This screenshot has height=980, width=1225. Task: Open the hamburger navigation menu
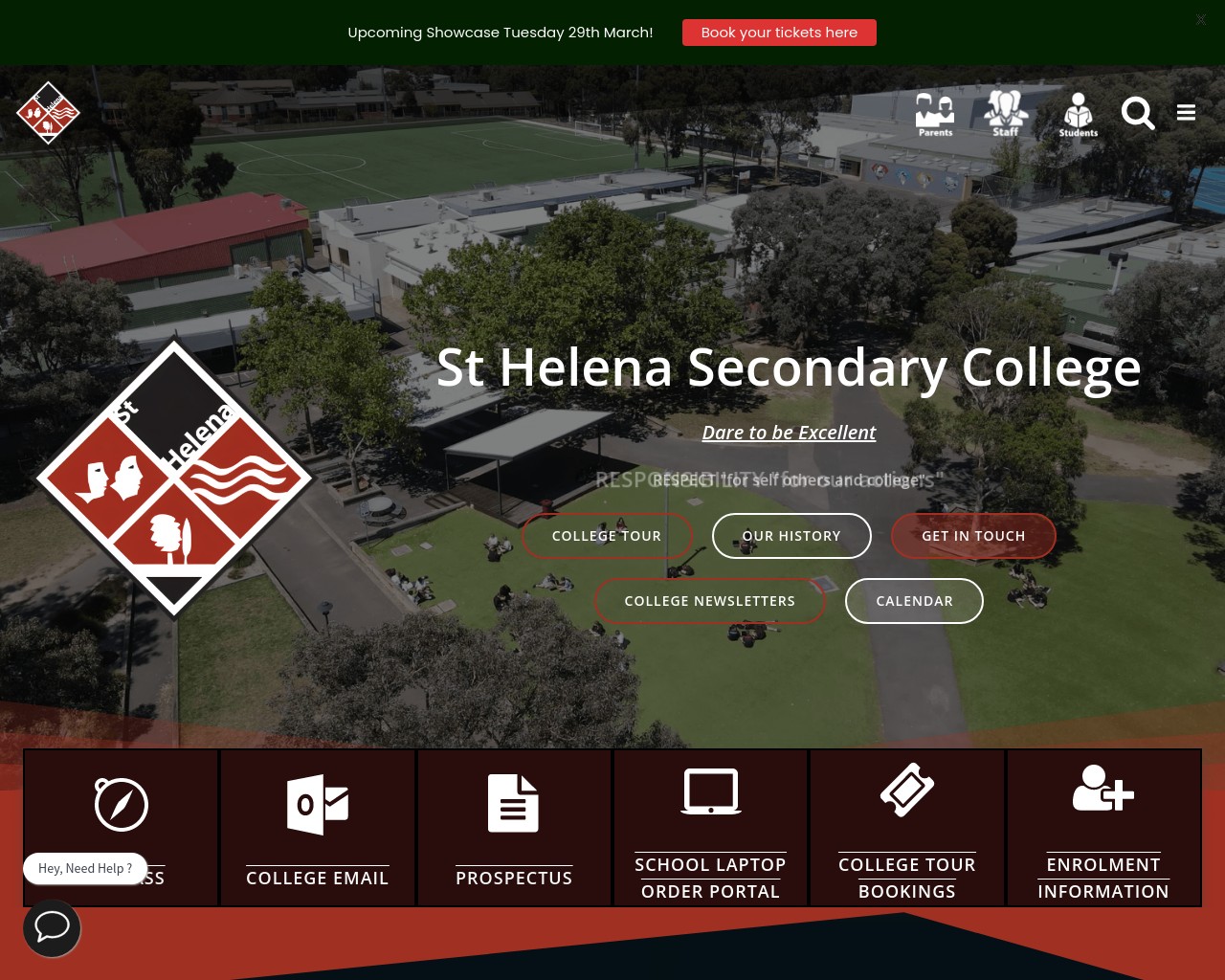(1186, 112)
